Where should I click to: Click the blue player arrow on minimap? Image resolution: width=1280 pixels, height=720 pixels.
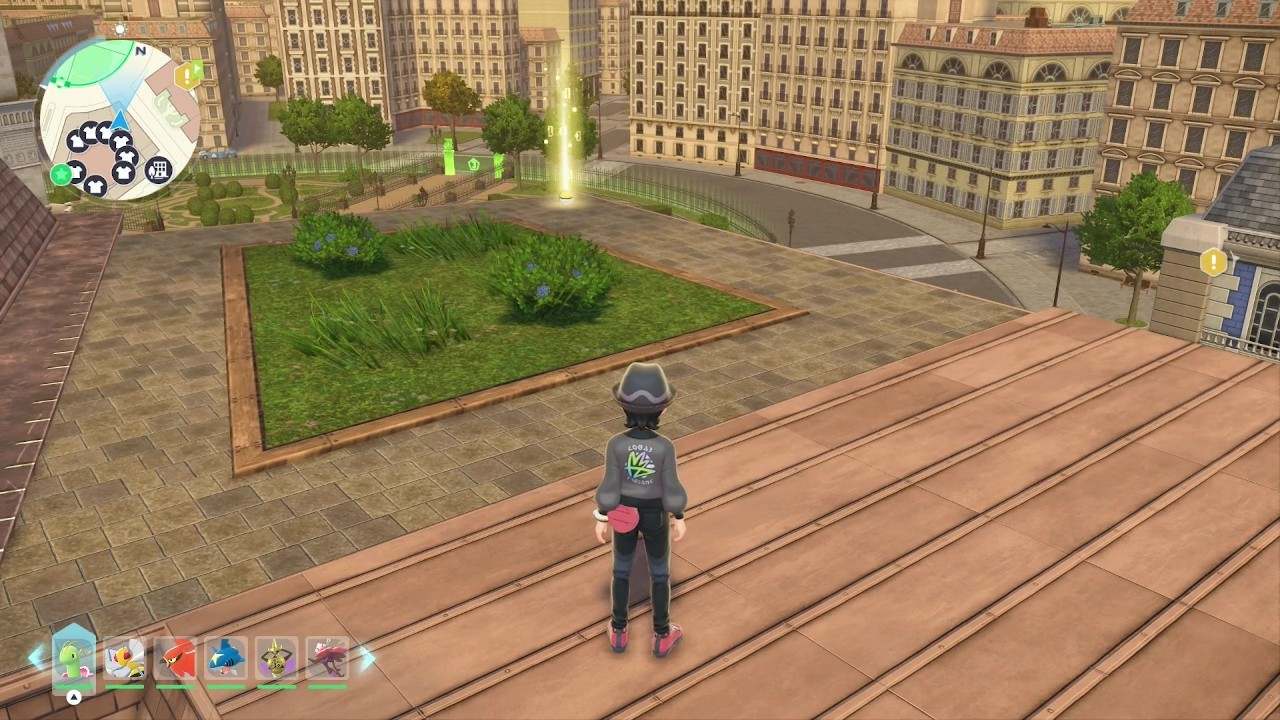point(119,121)
